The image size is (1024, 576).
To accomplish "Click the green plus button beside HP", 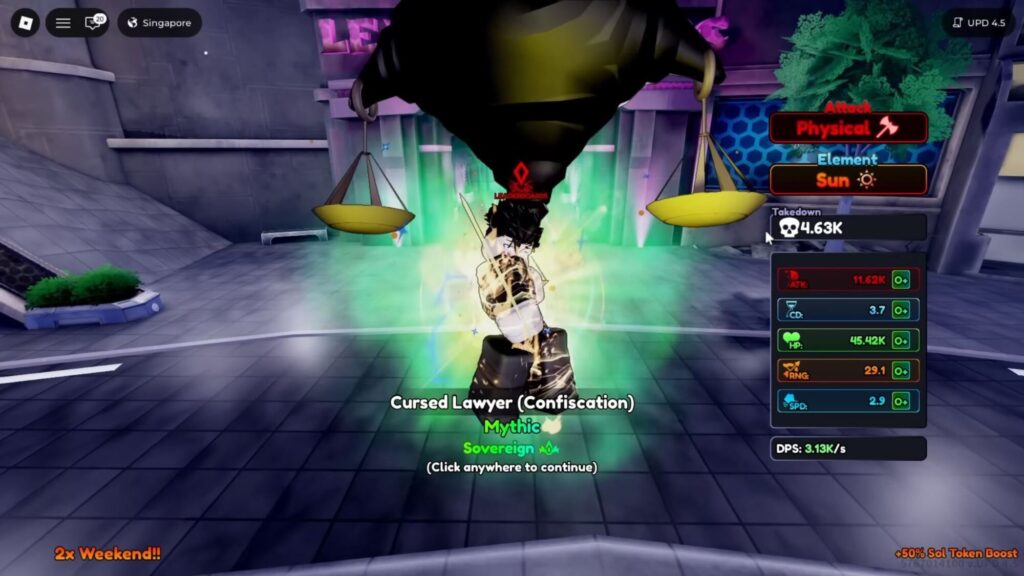I will click(x=901, y=340).
